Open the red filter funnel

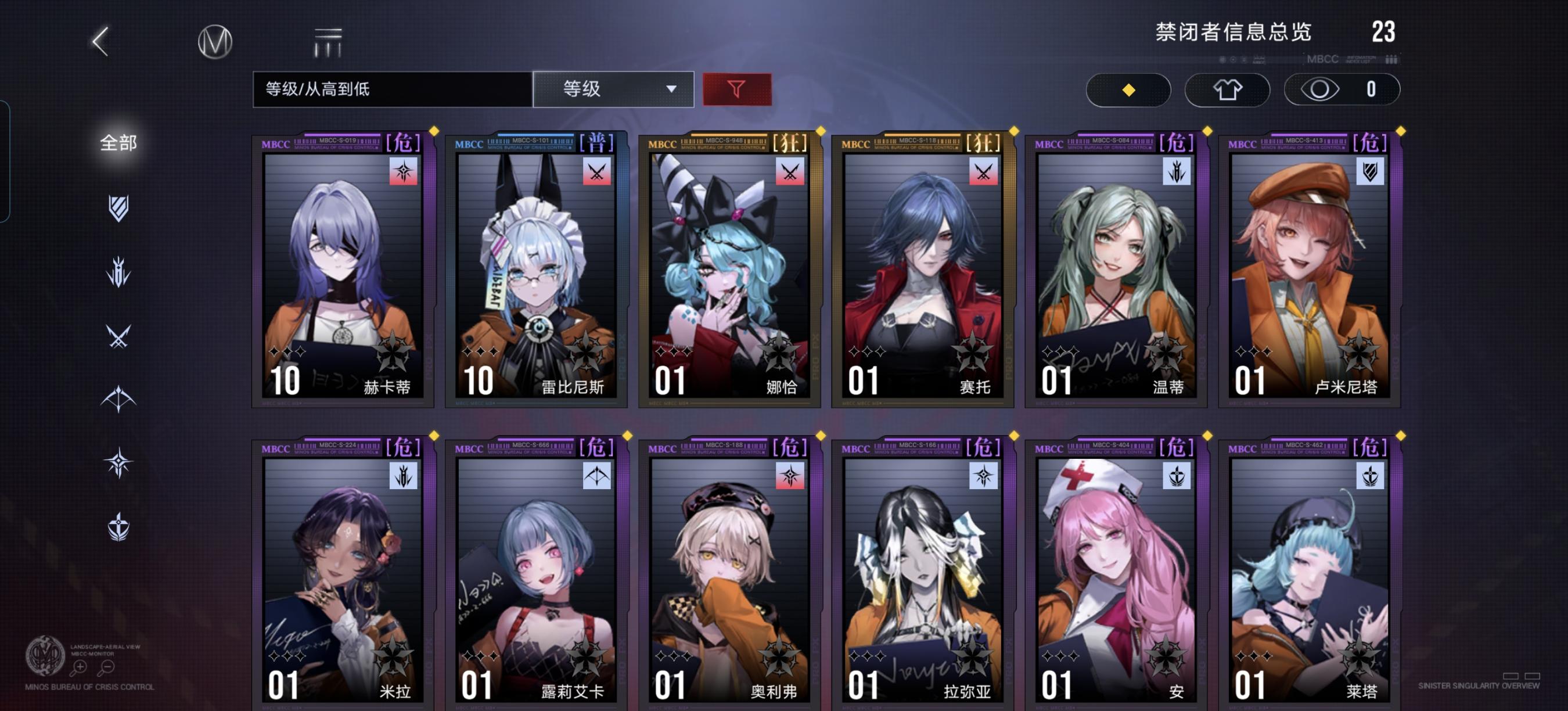[736, 89]
